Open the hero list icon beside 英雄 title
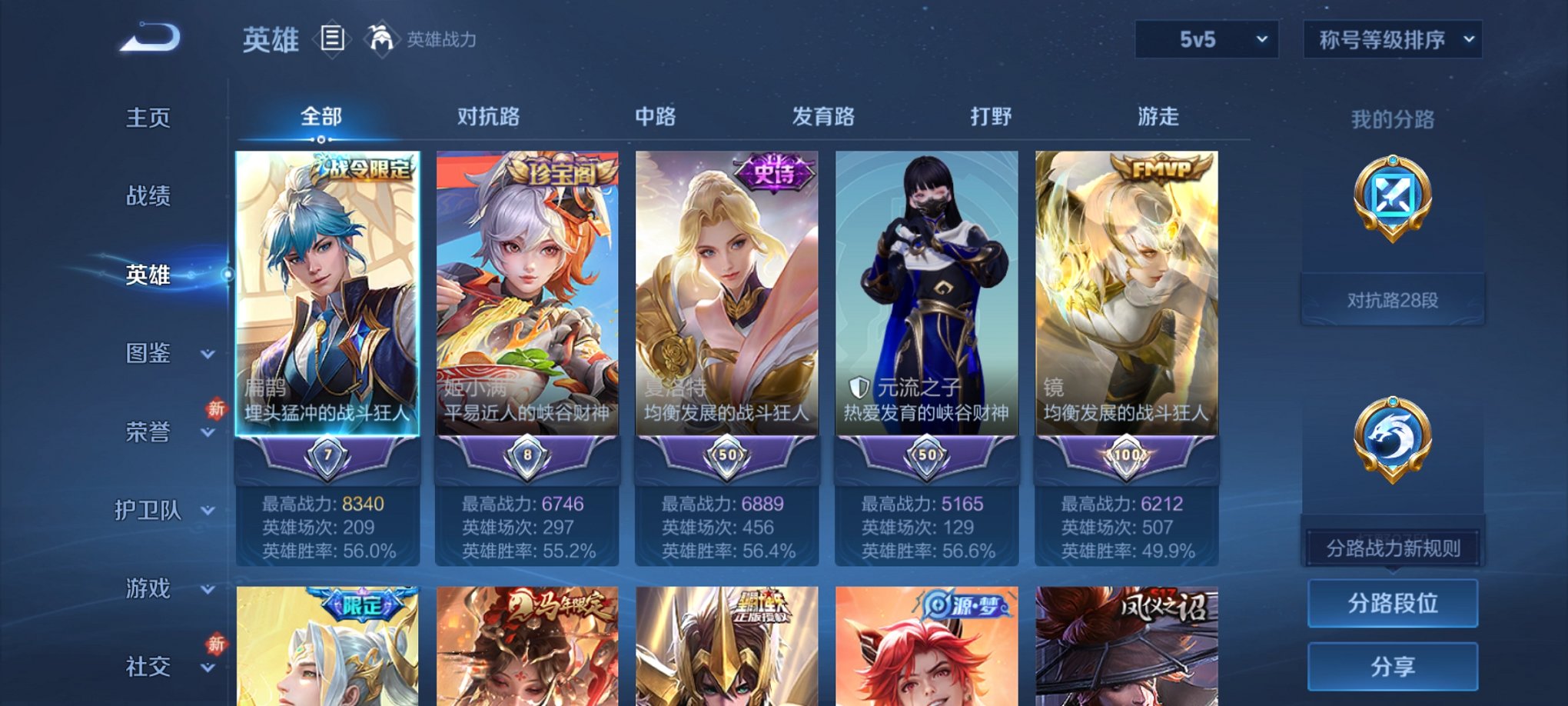 [331, 38]
